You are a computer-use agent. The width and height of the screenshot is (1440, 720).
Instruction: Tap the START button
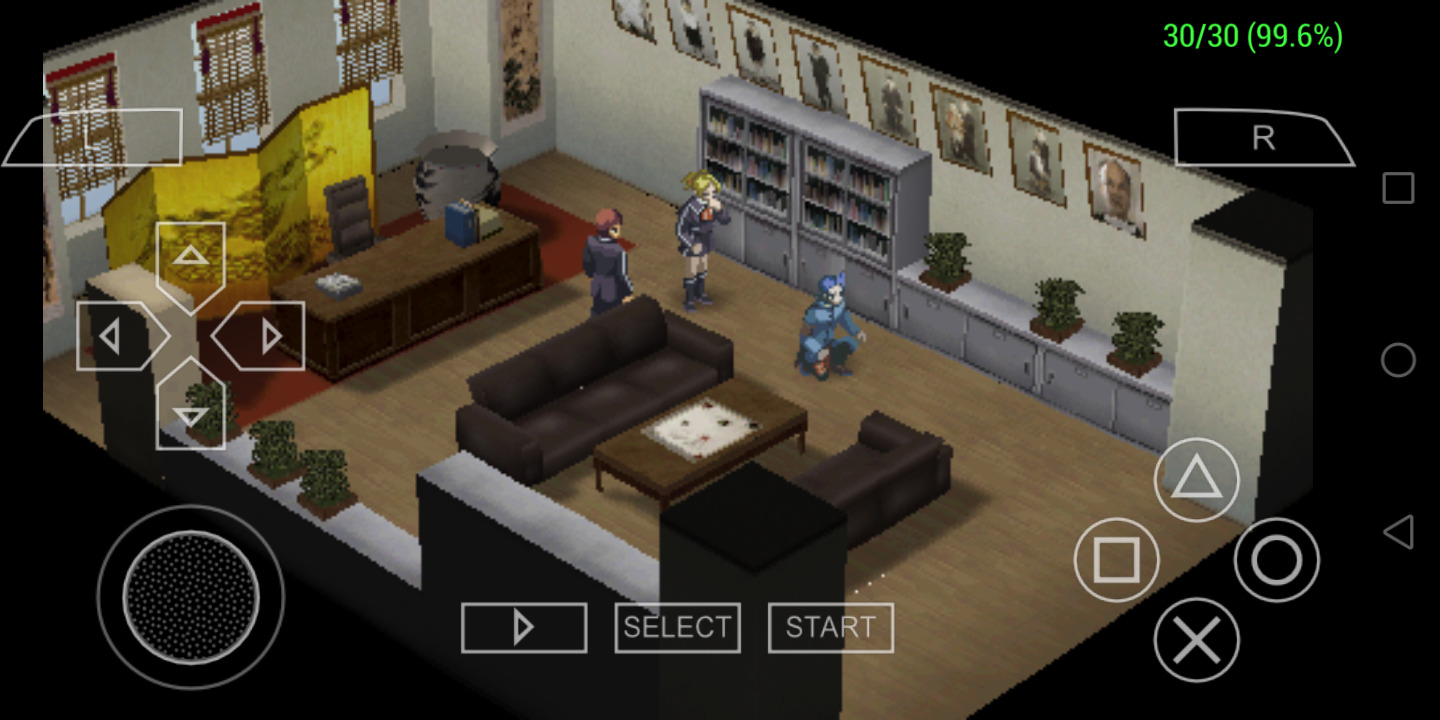click(x=830, y=628)
